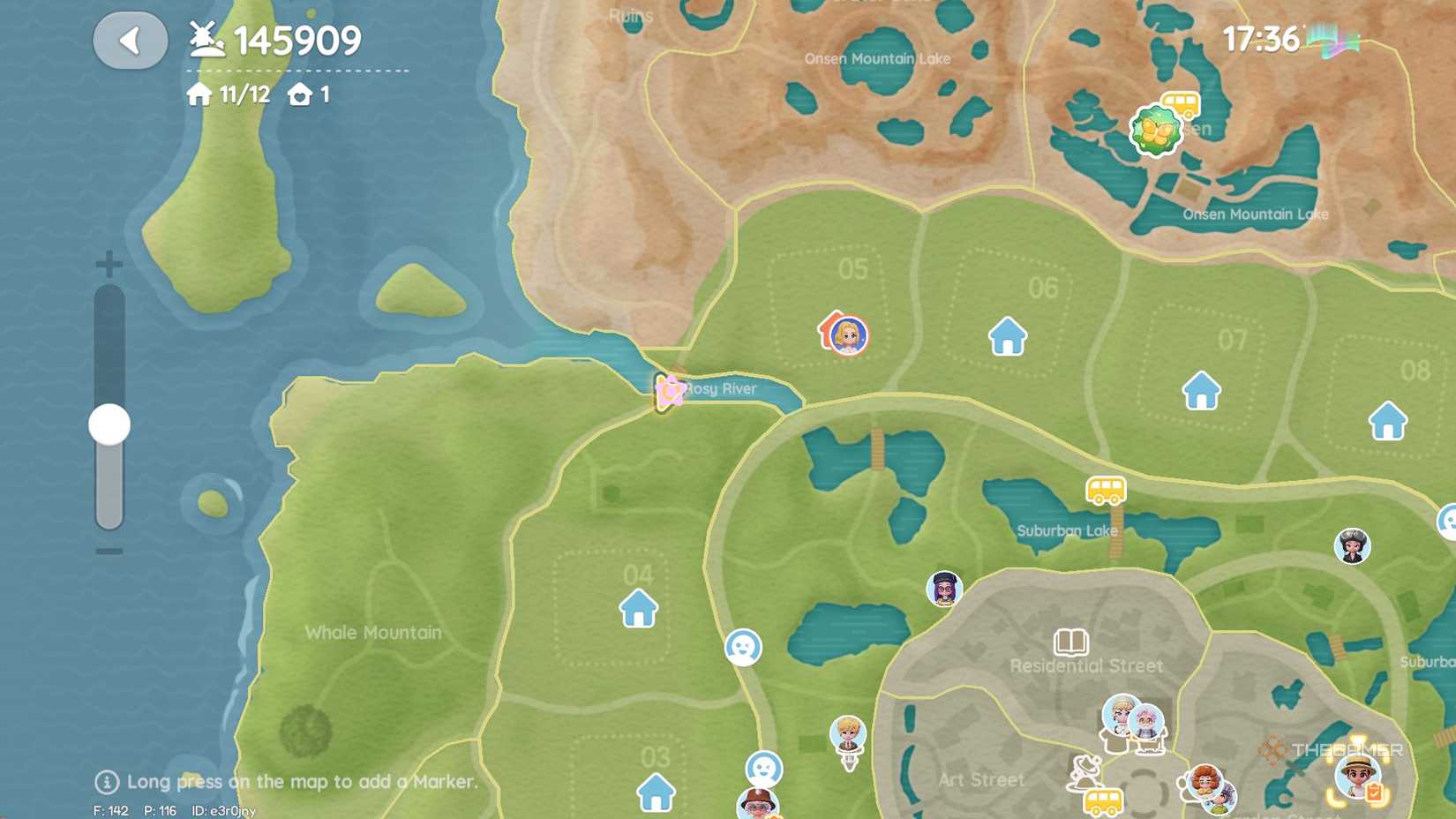Tap the green butterfly icon near Onsen
Screen dimensions: 1456x819
[1157, 129]
